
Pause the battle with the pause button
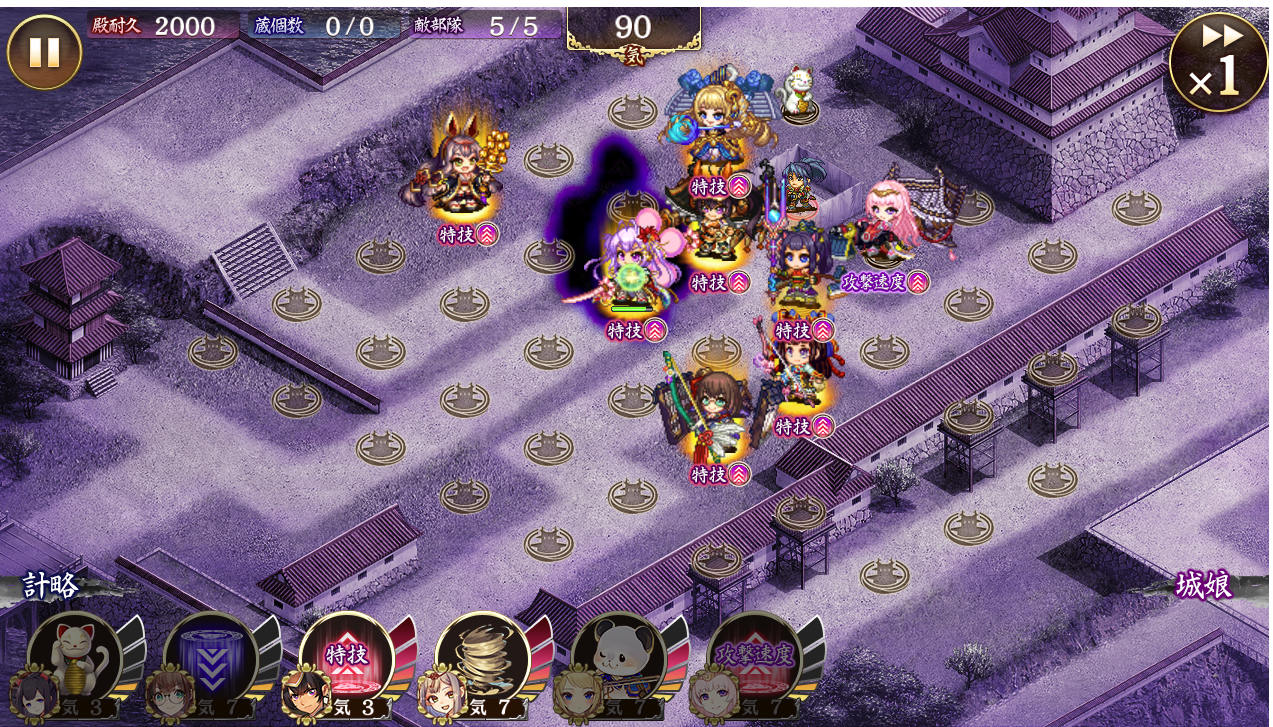pyautogui.click(x=44, y=52)
